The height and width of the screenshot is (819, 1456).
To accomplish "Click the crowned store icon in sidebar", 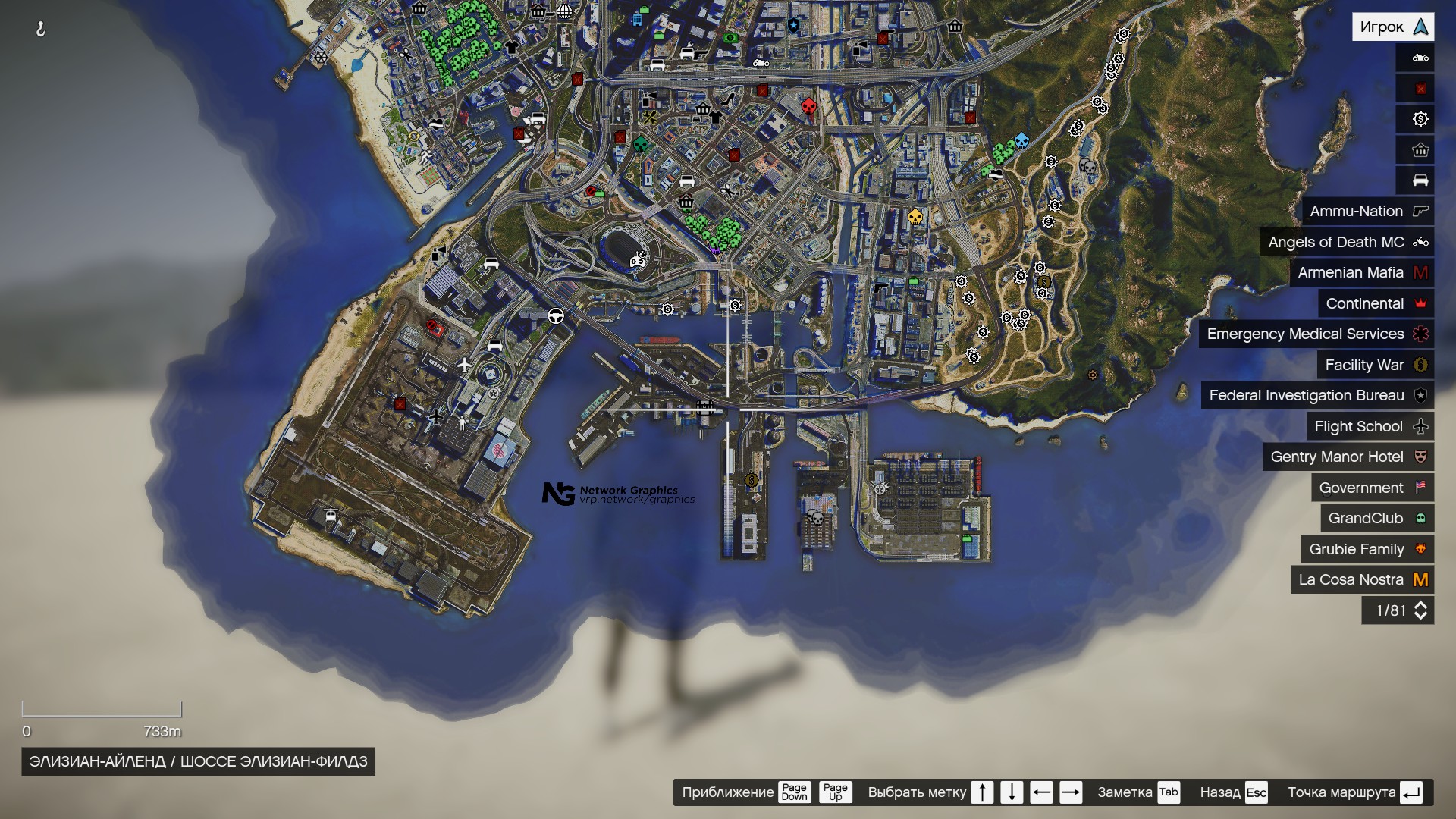I will coord(1420,150).
